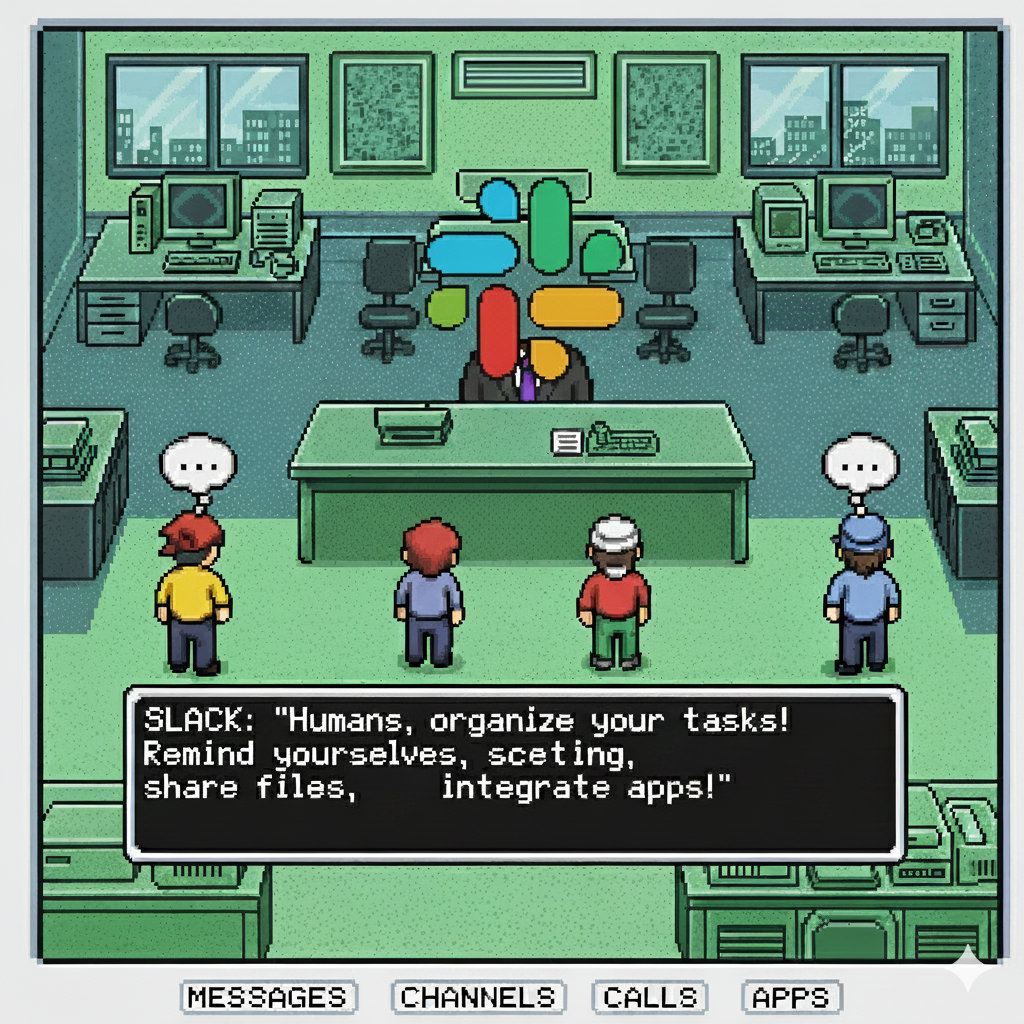Select the CALLS tab
1024x1024 pixels.
tap(650, 997)
